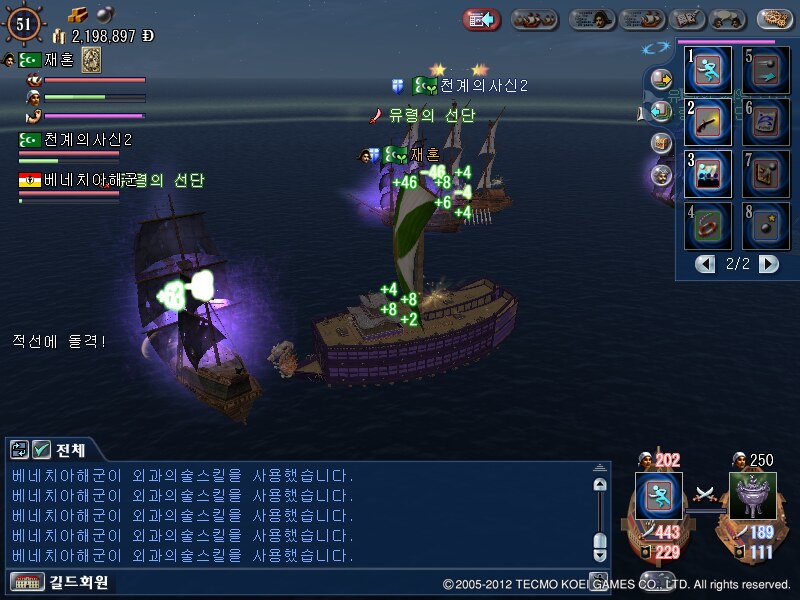Open the gear settings menu
Image resolution: width=800 pixels, height=600 pixels.
coord(775,19)
